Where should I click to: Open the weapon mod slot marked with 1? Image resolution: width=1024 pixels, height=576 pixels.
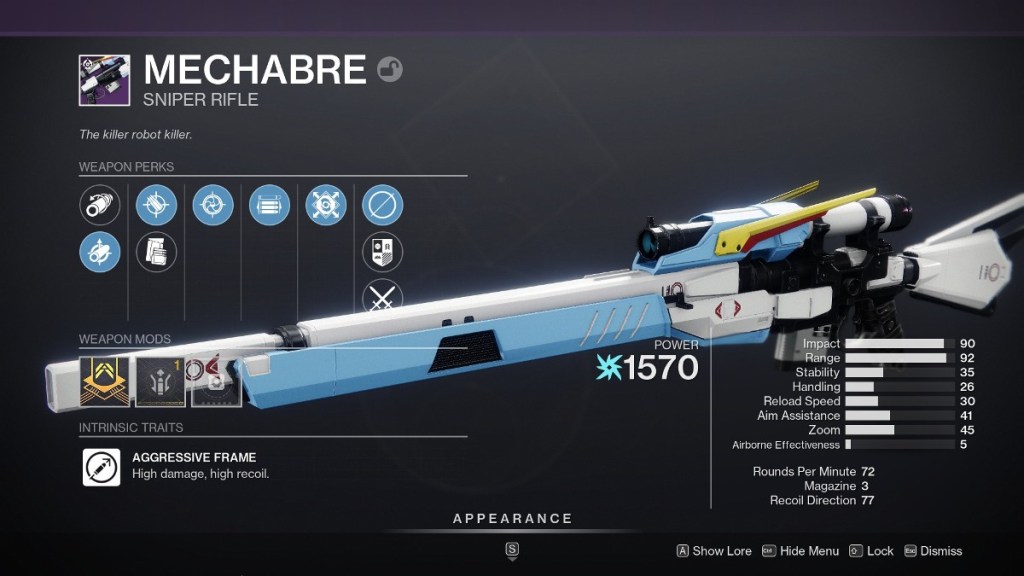[x=161, y=382]
